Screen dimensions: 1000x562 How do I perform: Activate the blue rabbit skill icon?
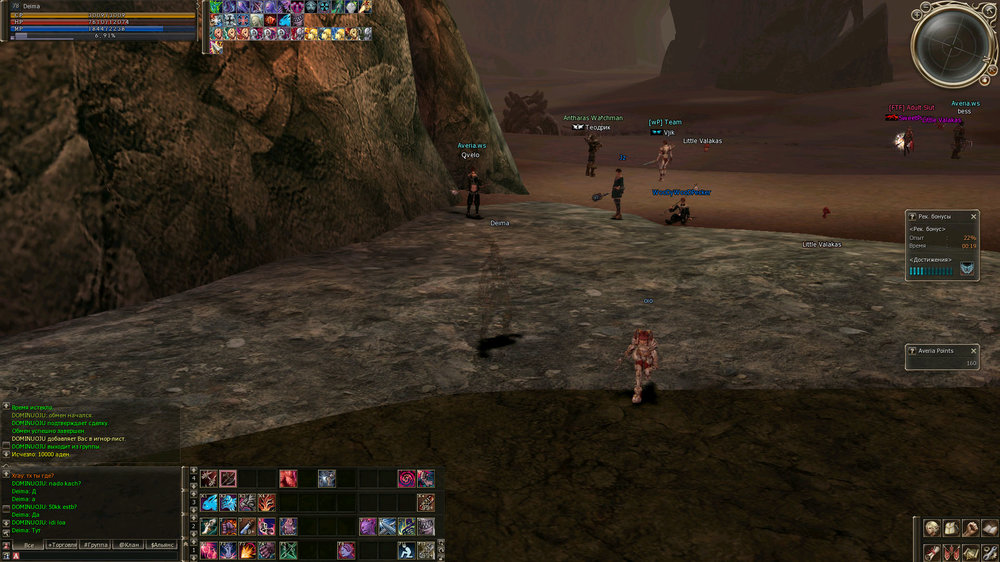tap(209, 502)
